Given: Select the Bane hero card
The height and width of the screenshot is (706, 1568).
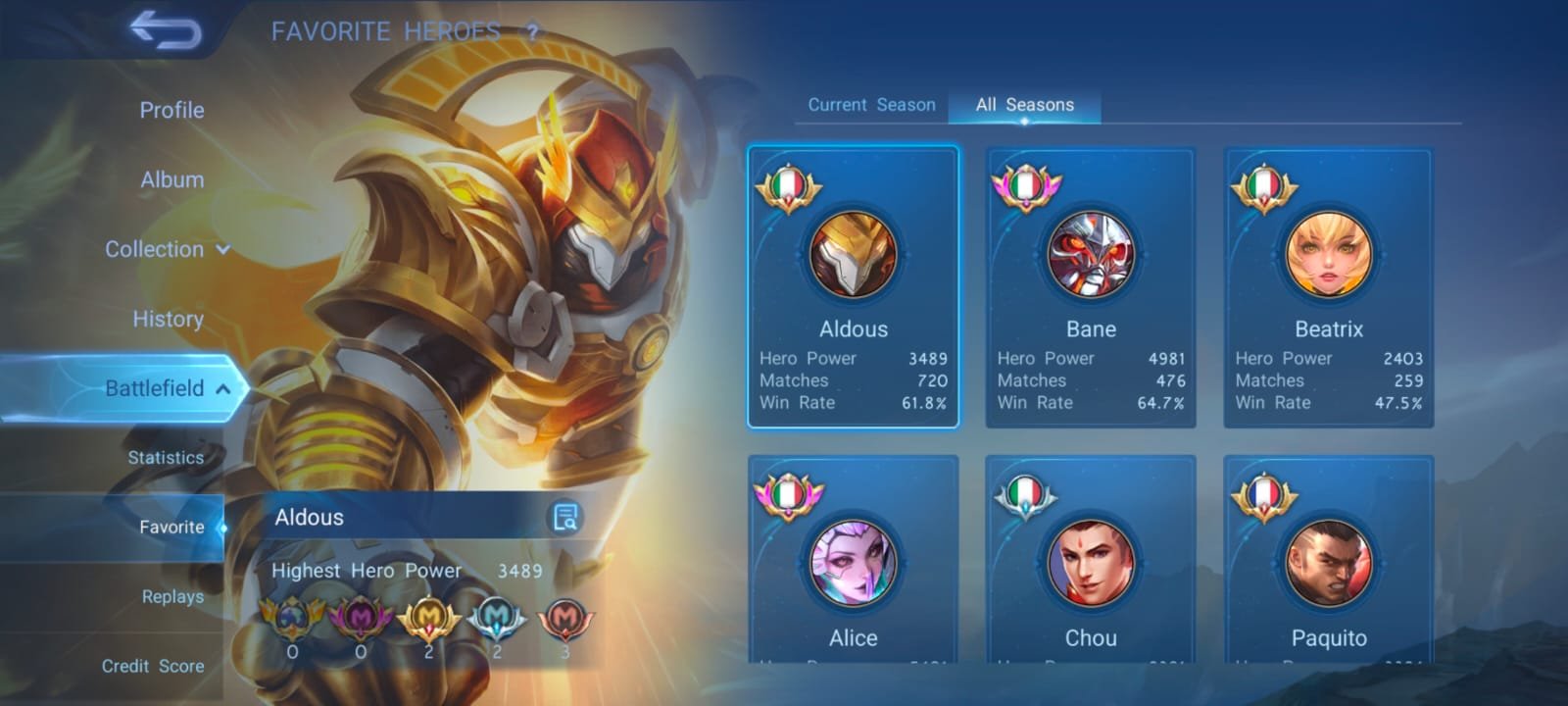Looking at the screenshot, I should (1090, 286).
